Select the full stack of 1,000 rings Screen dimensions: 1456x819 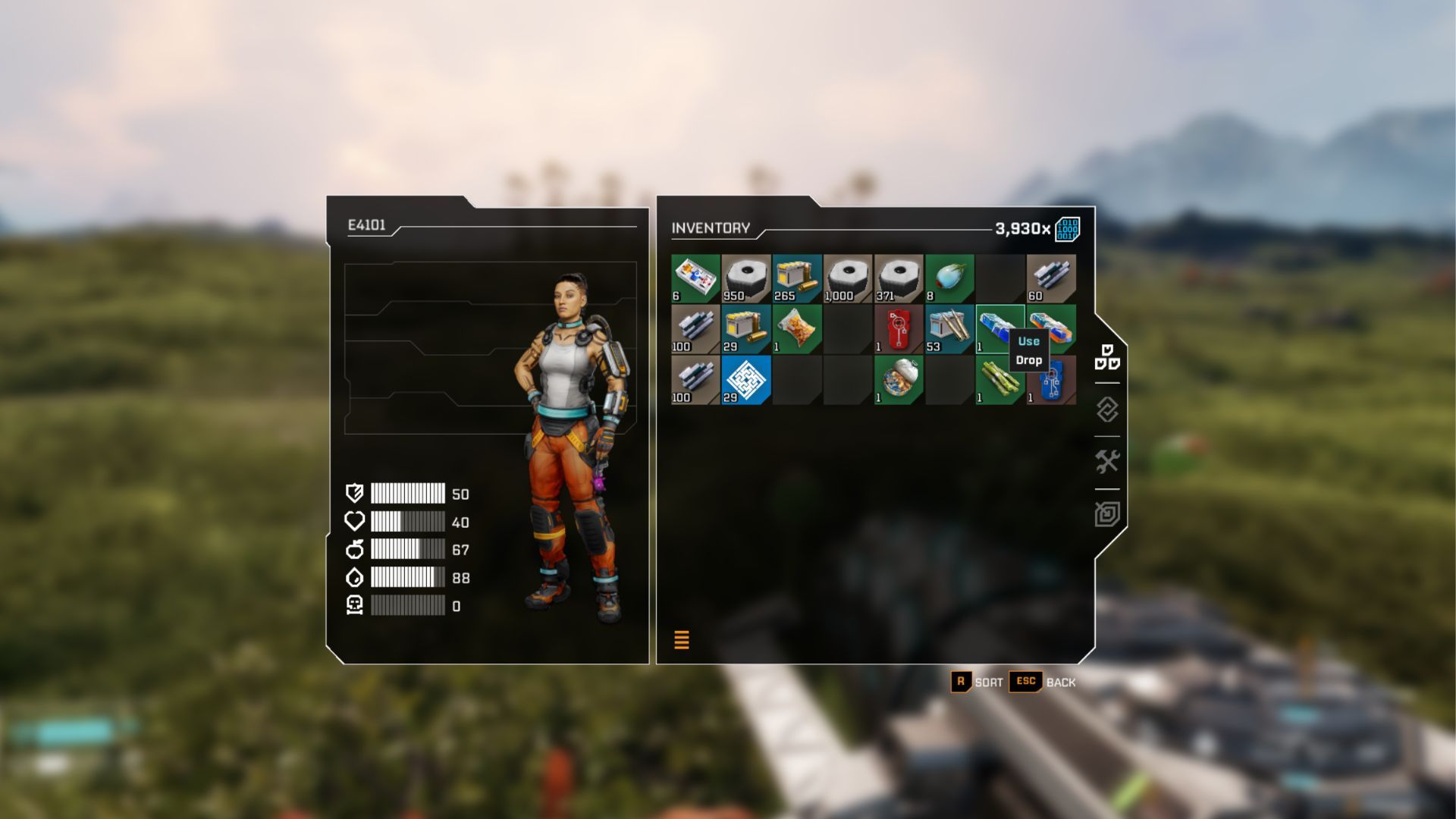(848, 278)
